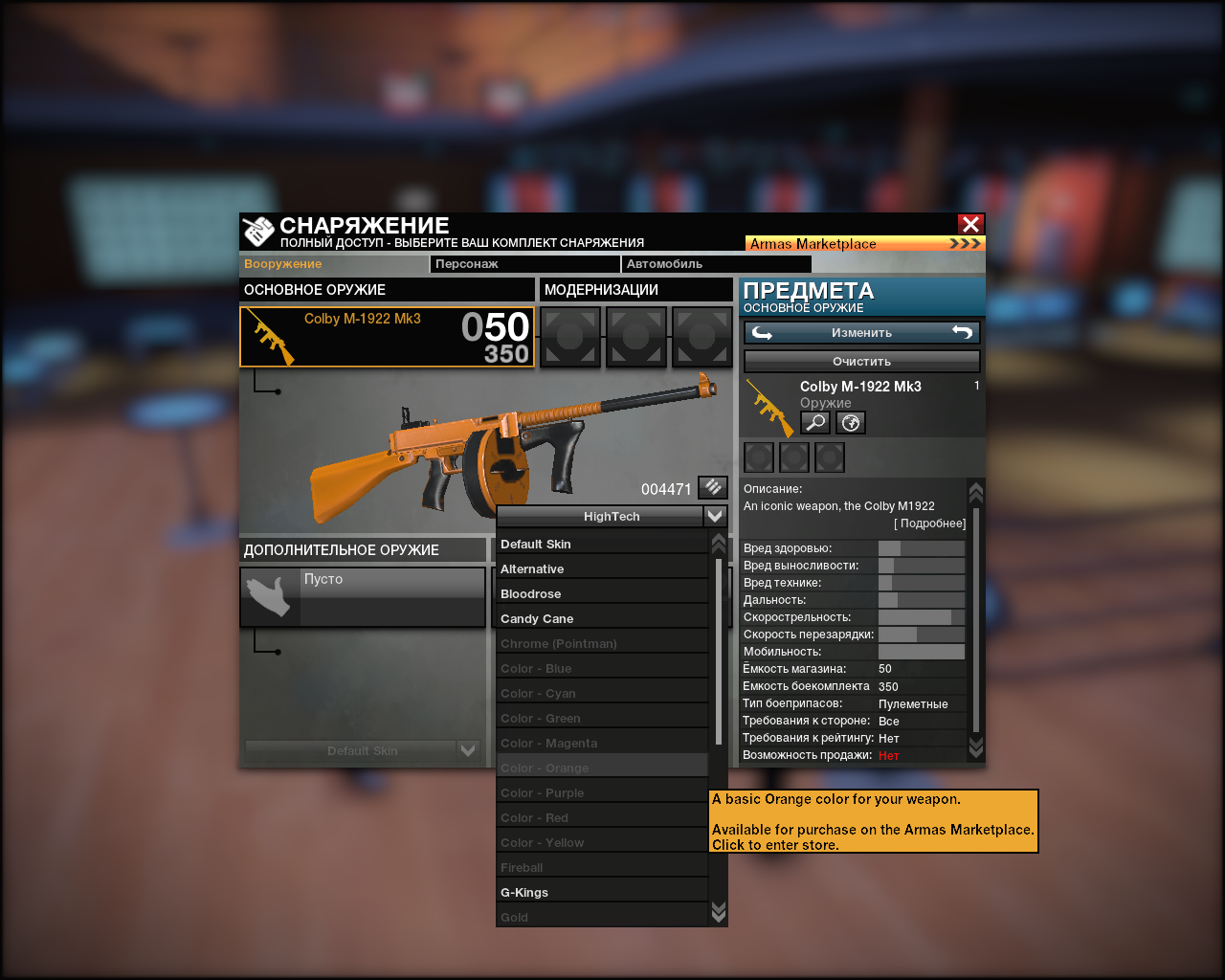Choose the Fireball skin entry
The width and height of the screenshot is (1225, 980).
coord(602,868)
